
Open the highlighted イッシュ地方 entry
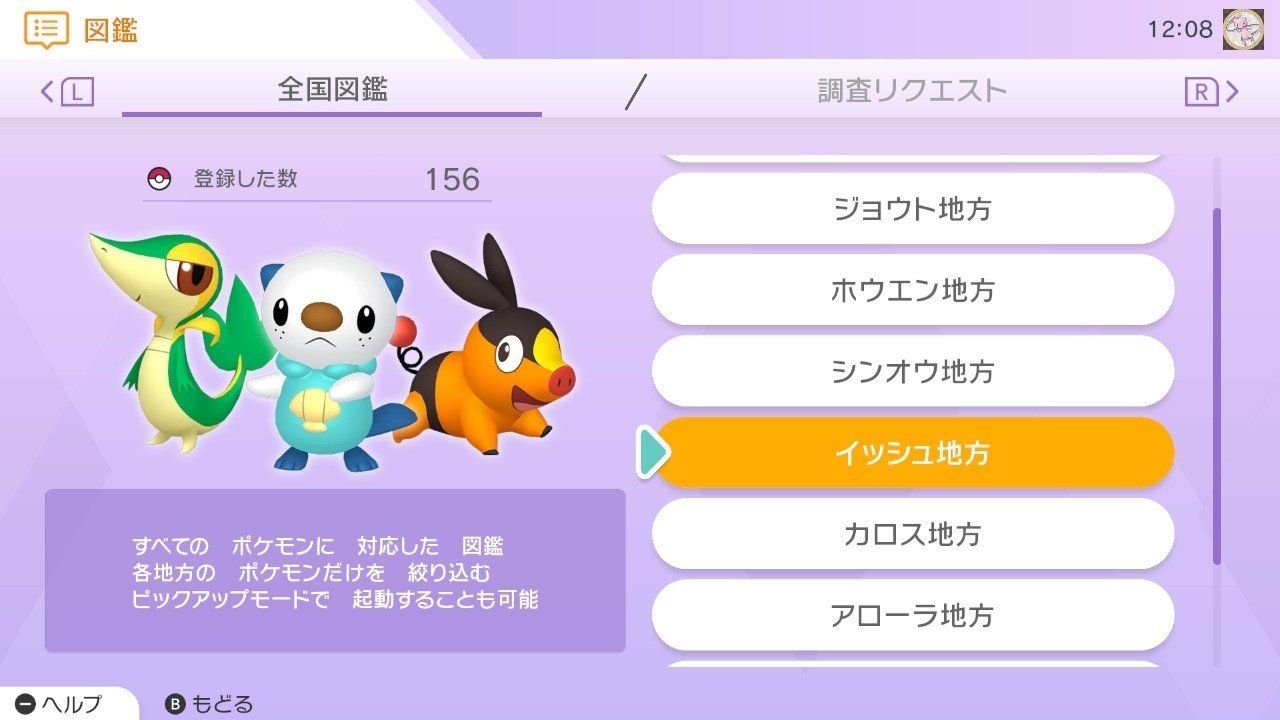pos(913,452)
